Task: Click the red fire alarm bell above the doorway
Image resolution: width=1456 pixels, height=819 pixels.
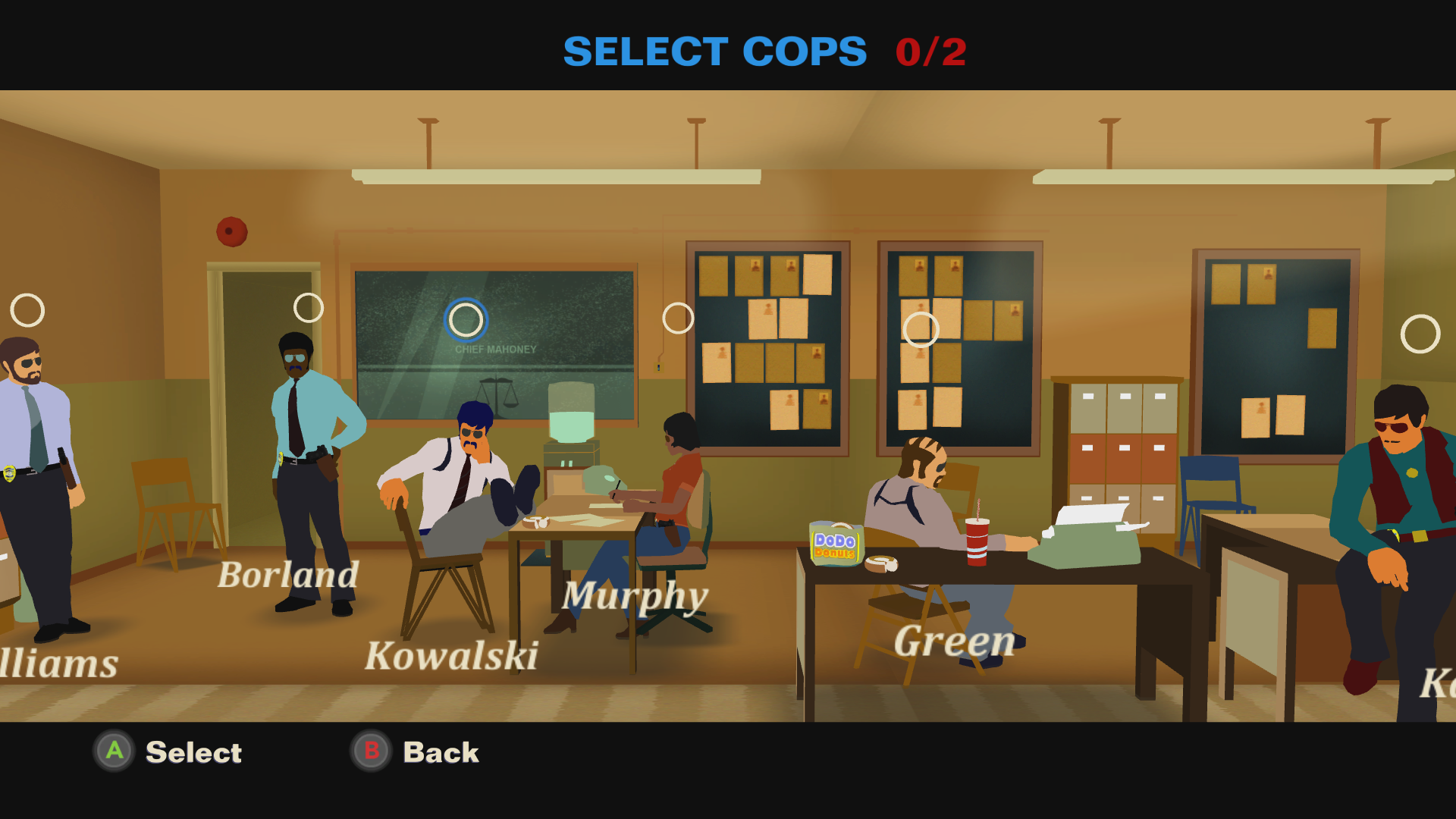Action: coord(234,231)
